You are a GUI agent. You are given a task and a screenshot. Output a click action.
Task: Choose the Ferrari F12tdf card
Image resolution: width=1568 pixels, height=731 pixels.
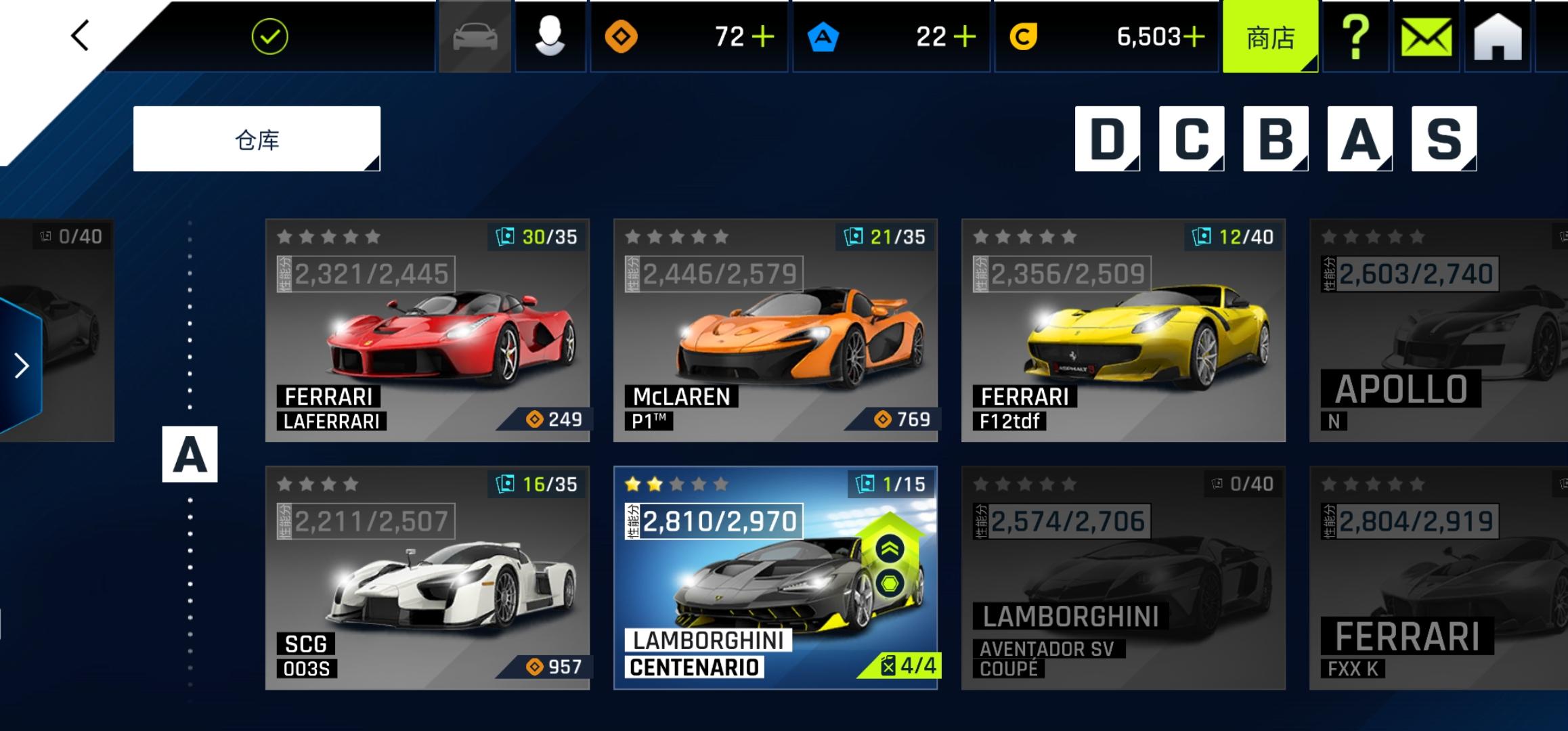point(1123,330)
